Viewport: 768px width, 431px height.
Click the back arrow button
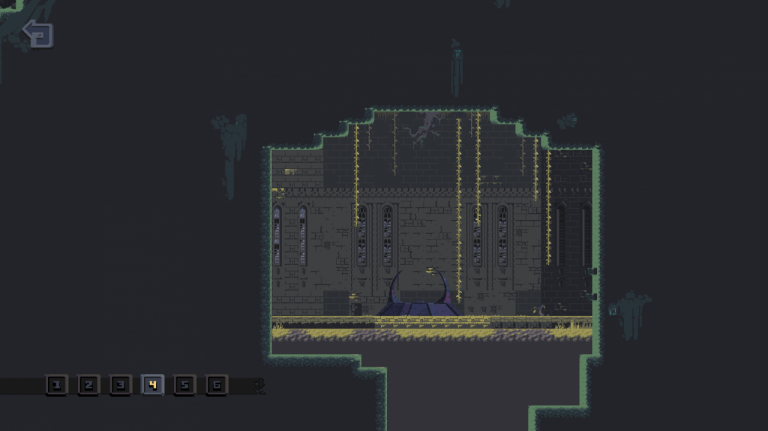[x=38, y=34]
